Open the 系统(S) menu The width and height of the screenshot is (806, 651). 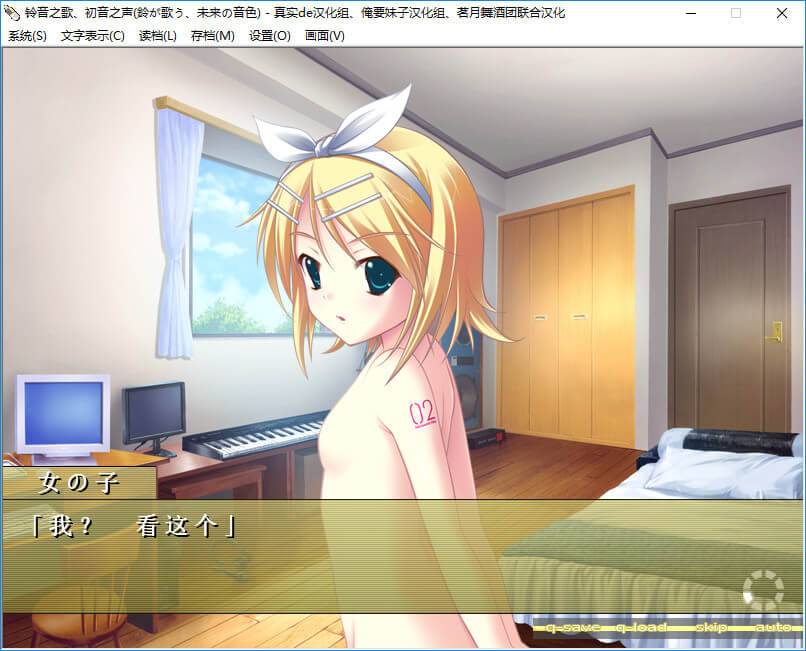click(27, 35)
